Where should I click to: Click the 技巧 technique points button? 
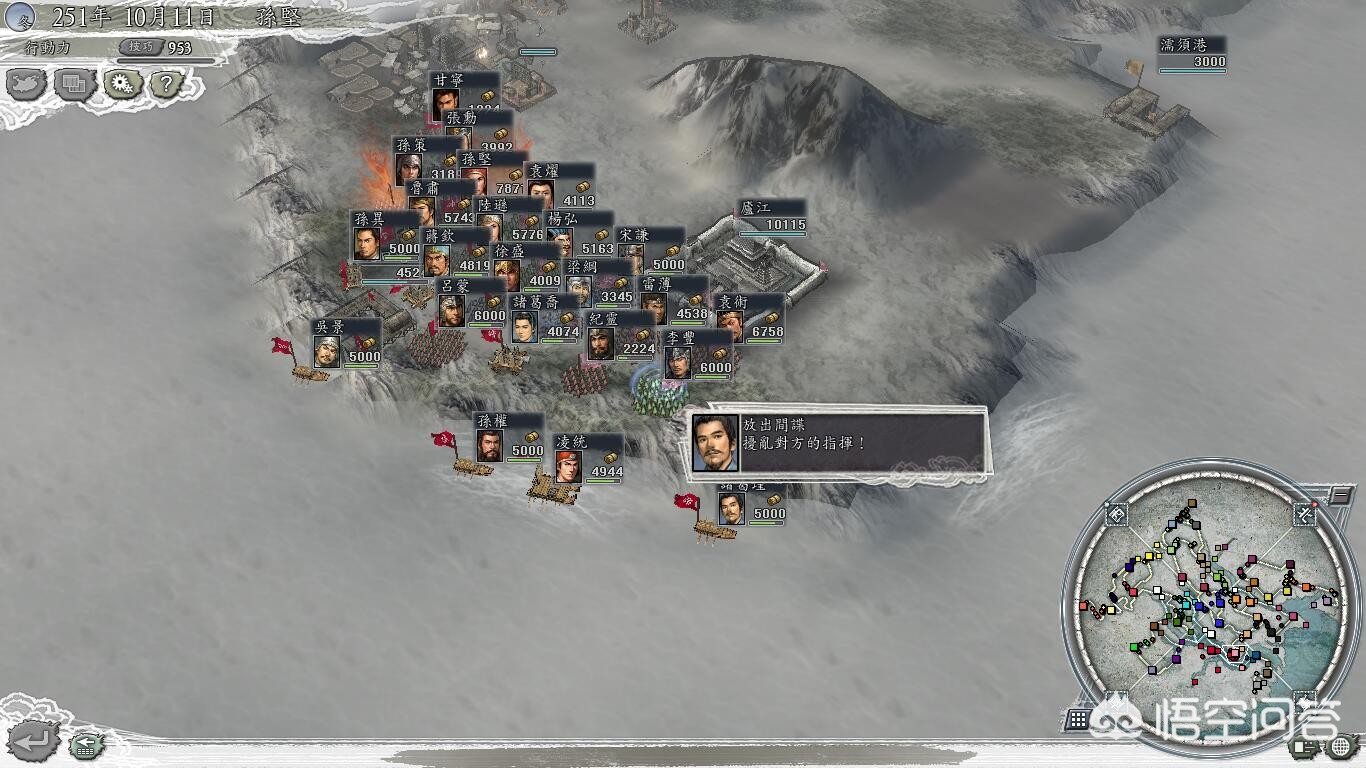(x=140, y=47)
